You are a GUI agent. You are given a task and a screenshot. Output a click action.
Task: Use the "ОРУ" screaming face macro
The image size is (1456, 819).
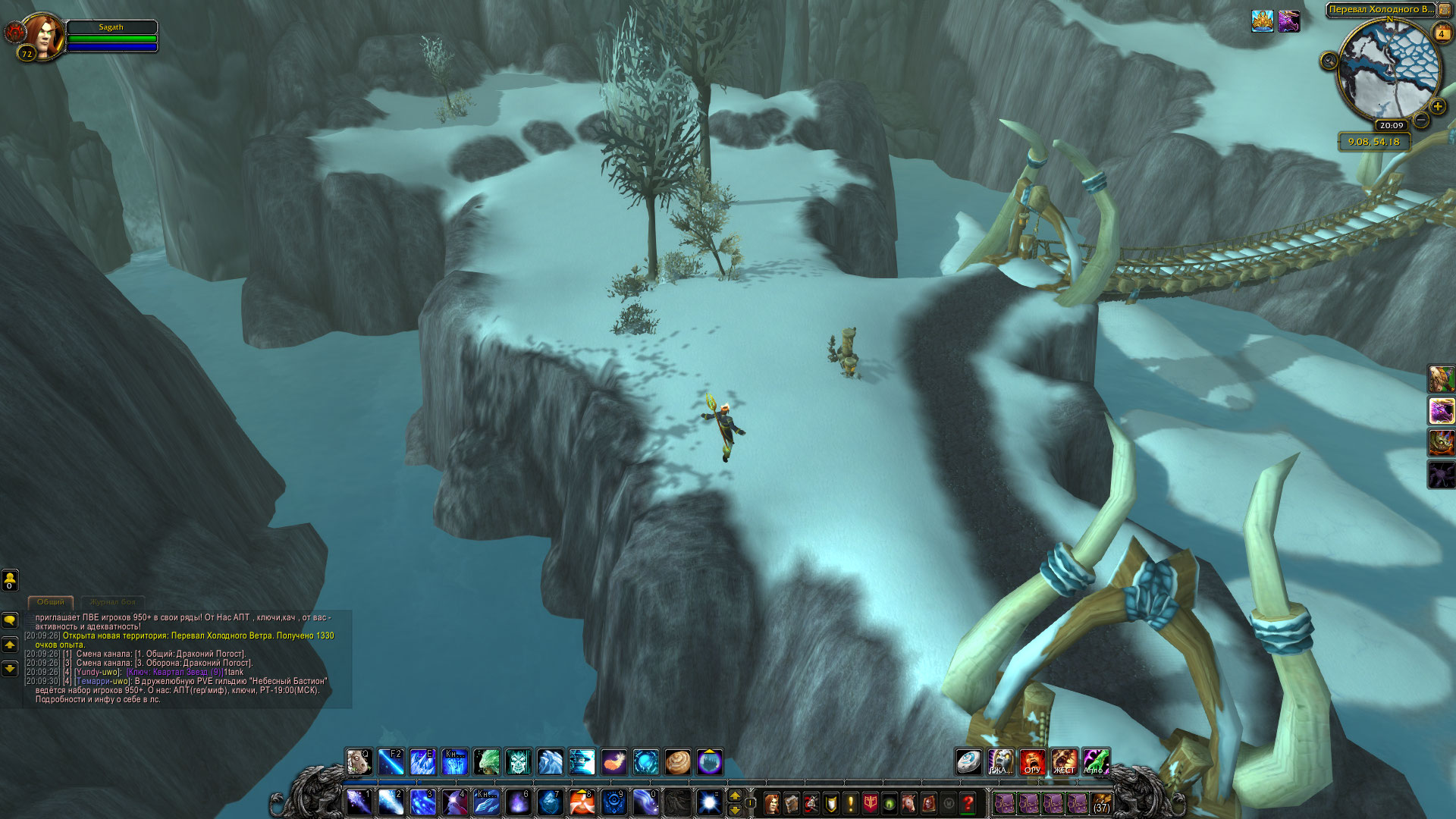1032,761
